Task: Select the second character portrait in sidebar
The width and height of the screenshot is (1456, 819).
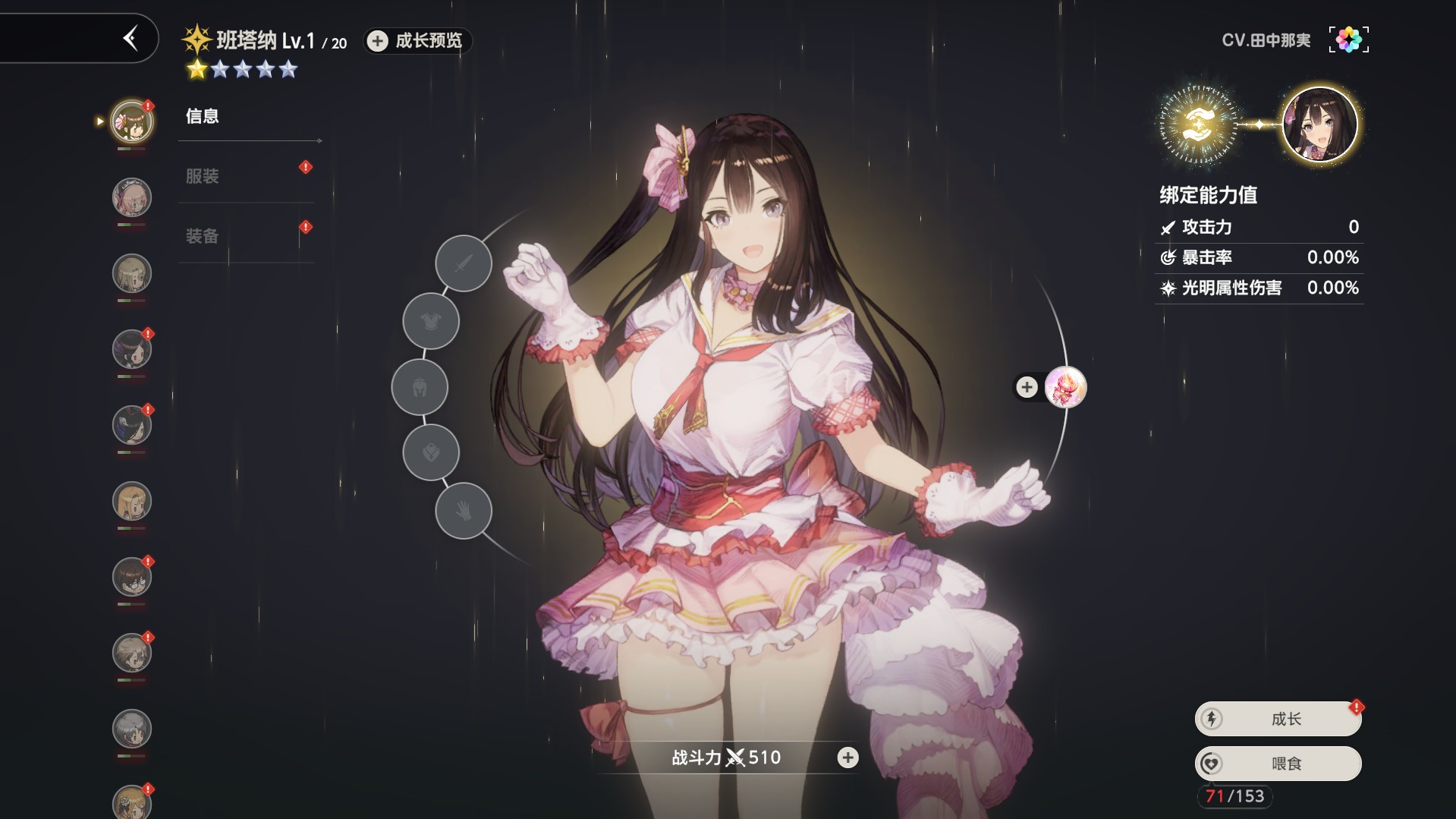Action: tap(132, 197)
